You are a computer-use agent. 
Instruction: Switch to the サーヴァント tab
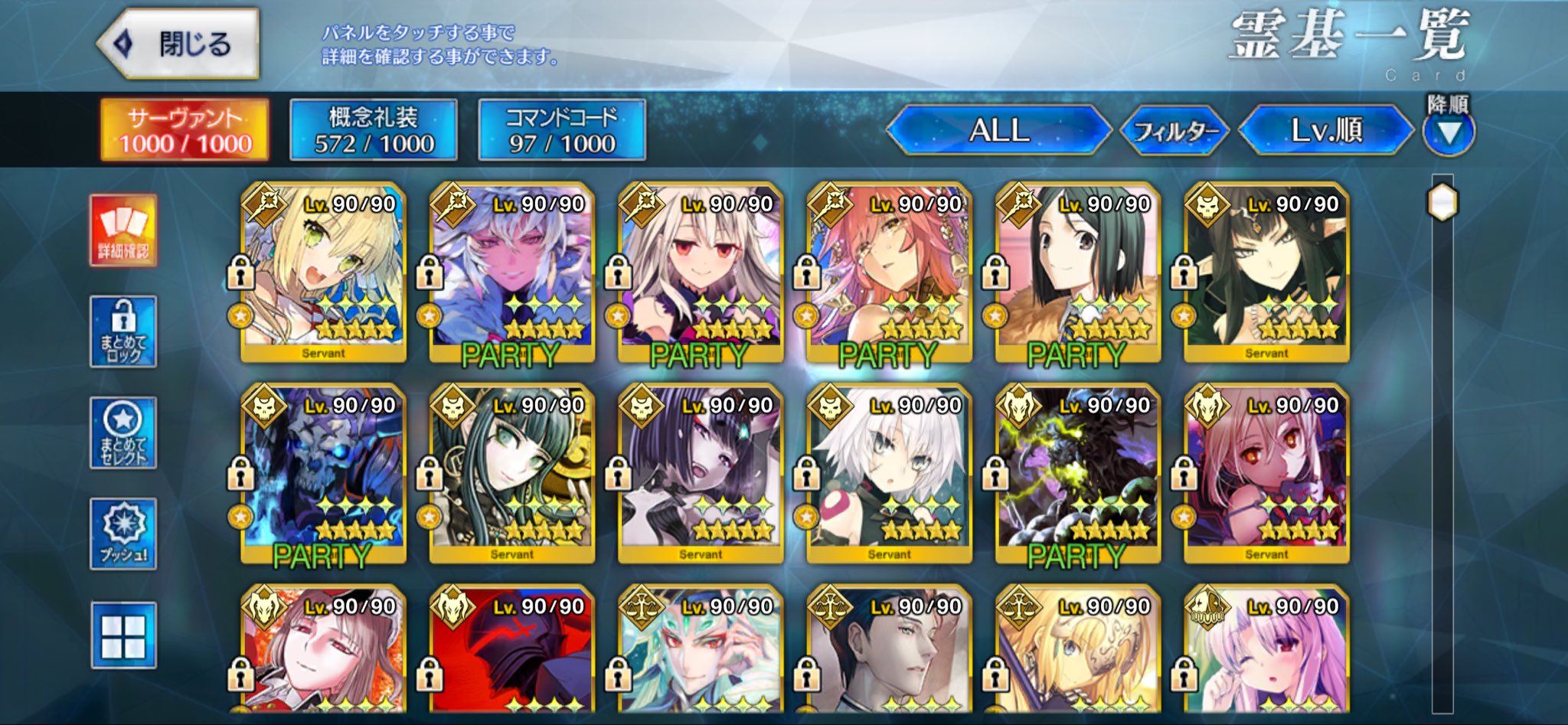point(185,130)
